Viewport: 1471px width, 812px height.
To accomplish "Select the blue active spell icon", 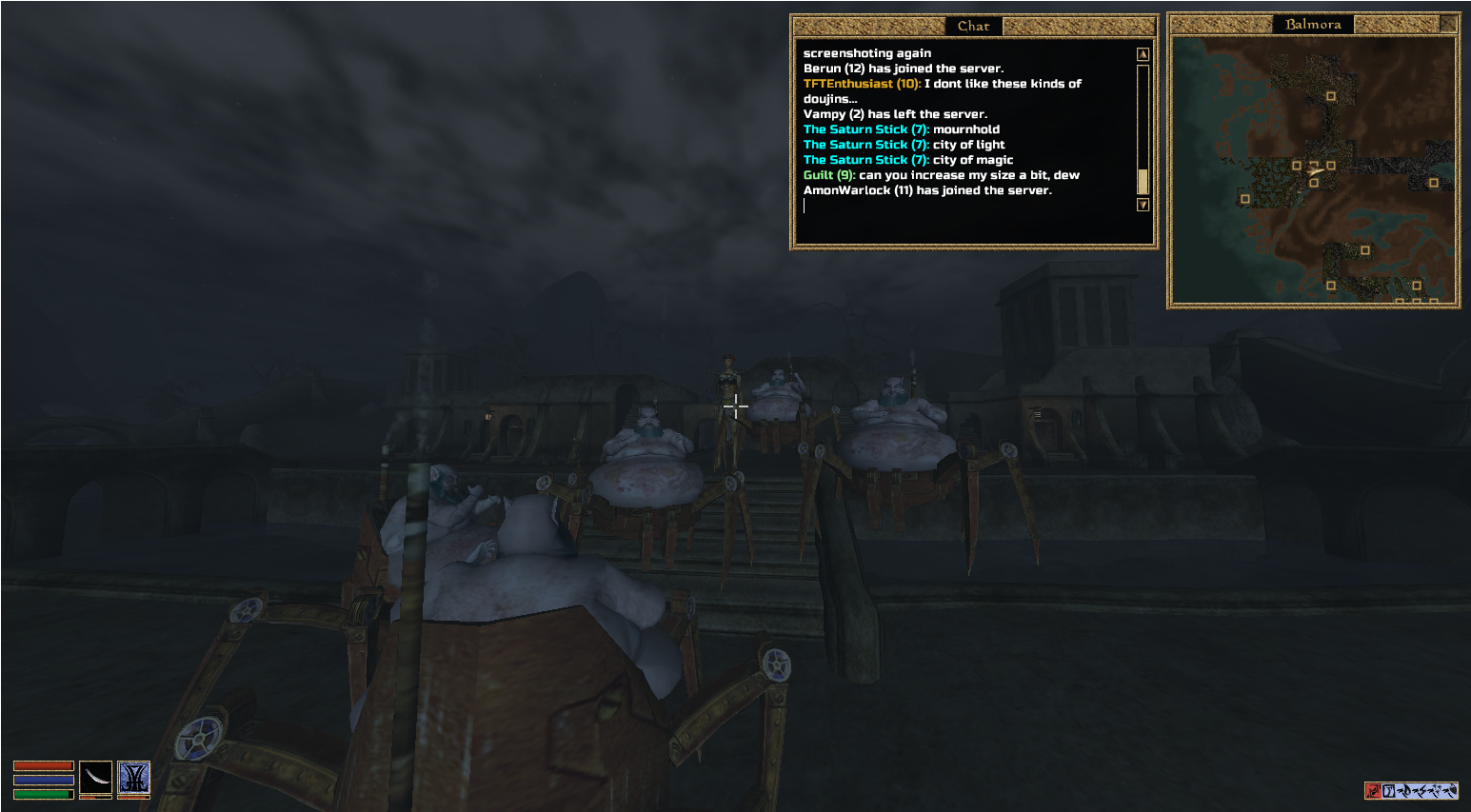I will click(134, 778).
